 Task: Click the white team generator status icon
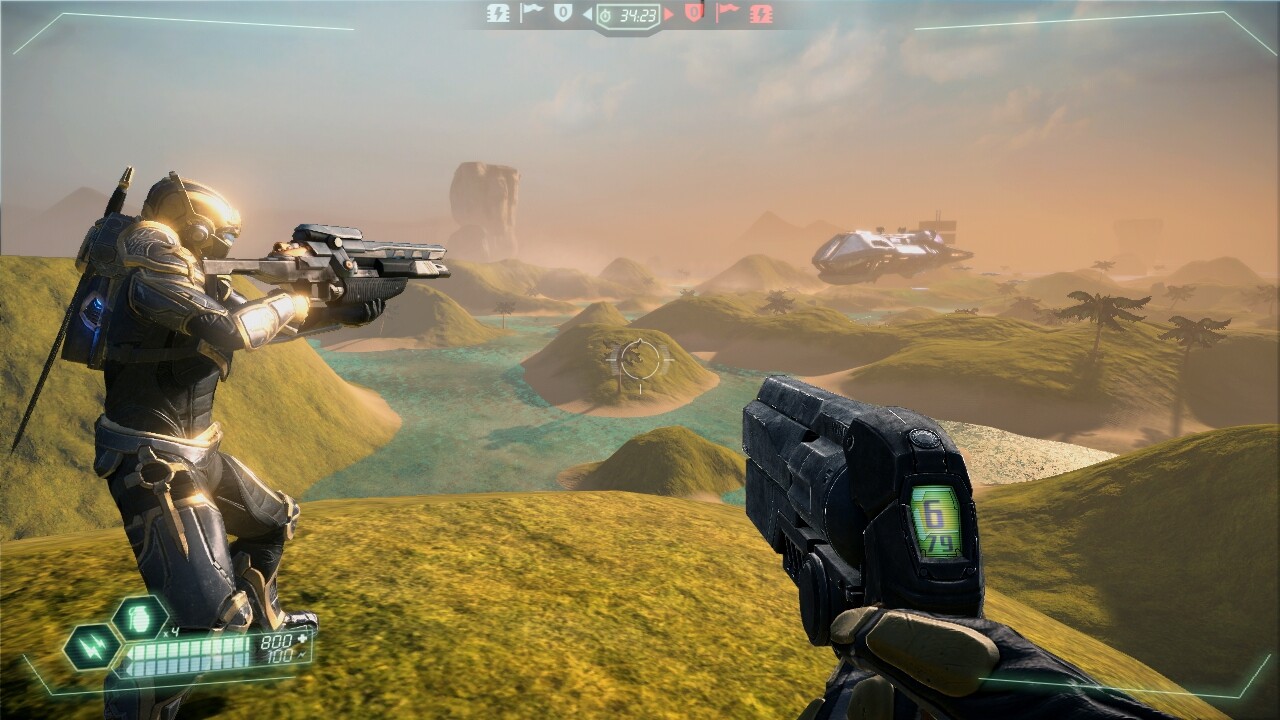coord(498,13)
